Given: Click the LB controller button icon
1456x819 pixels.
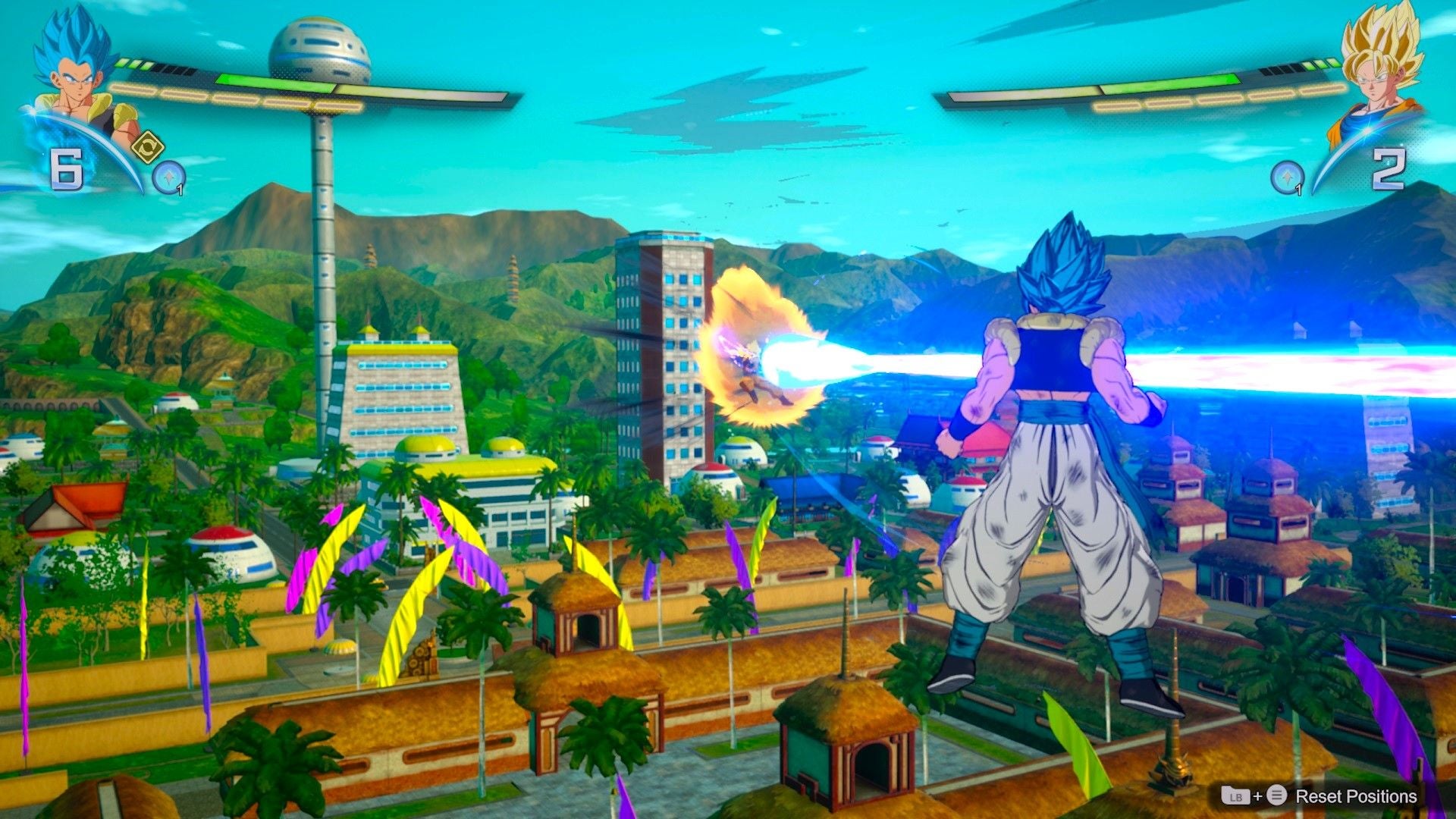Looking at the screenshot, I should [x=1236, y=795].
